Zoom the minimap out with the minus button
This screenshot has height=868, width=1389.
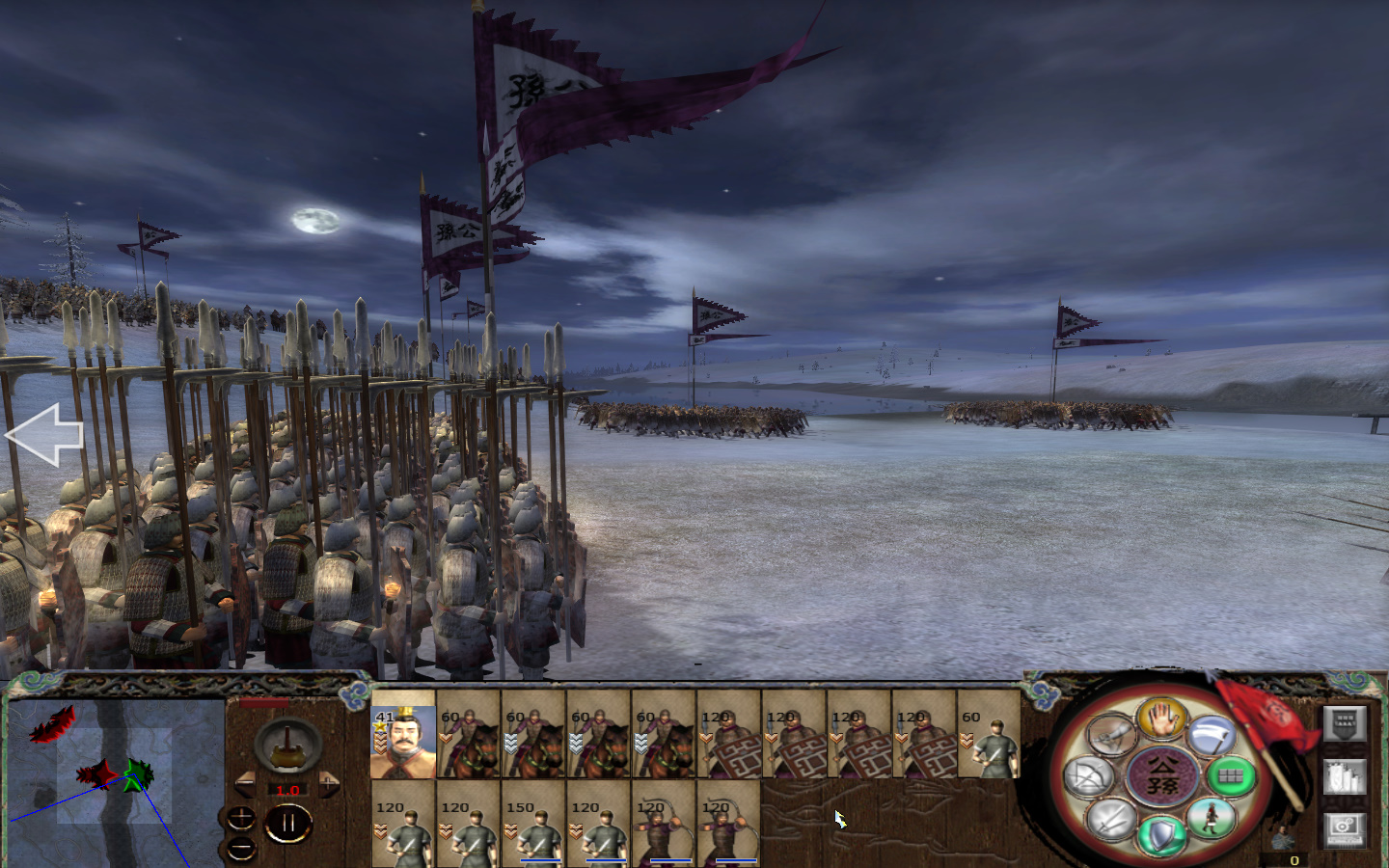pos(241,849)
